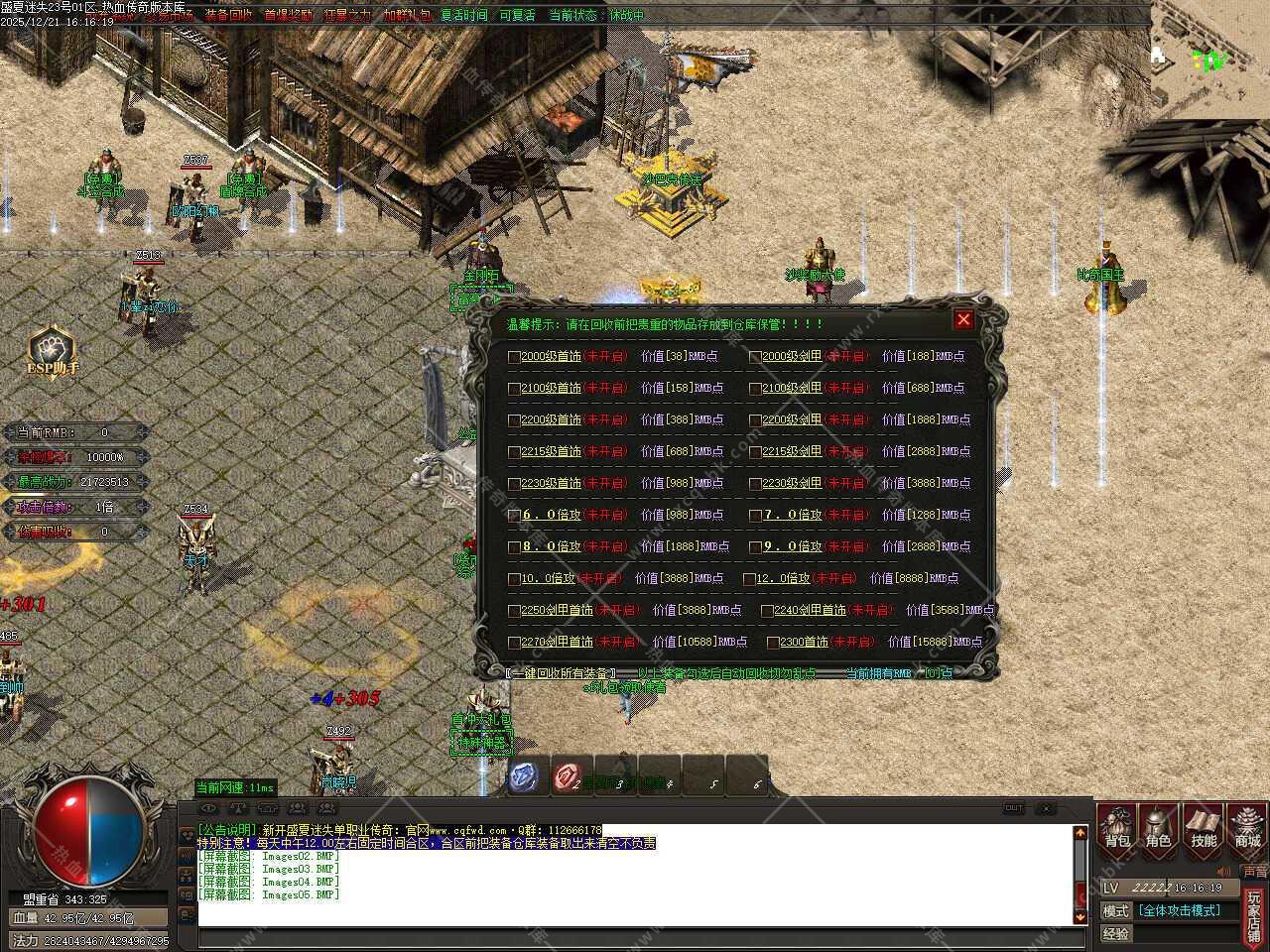Tick the 2000级首饰 recycle checkbox
The height and width of the screenshot is (952, 1270).
tap(514, 357)
